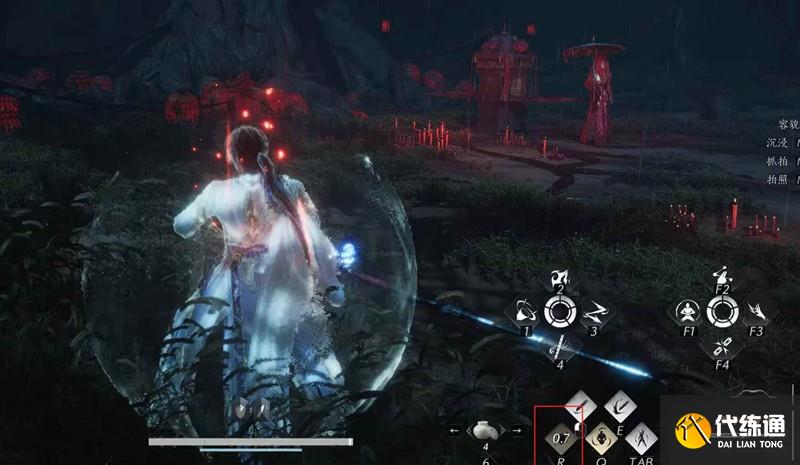Switch consumable with the right arrow
Viewport: 800px width, 465px height.
516,431
